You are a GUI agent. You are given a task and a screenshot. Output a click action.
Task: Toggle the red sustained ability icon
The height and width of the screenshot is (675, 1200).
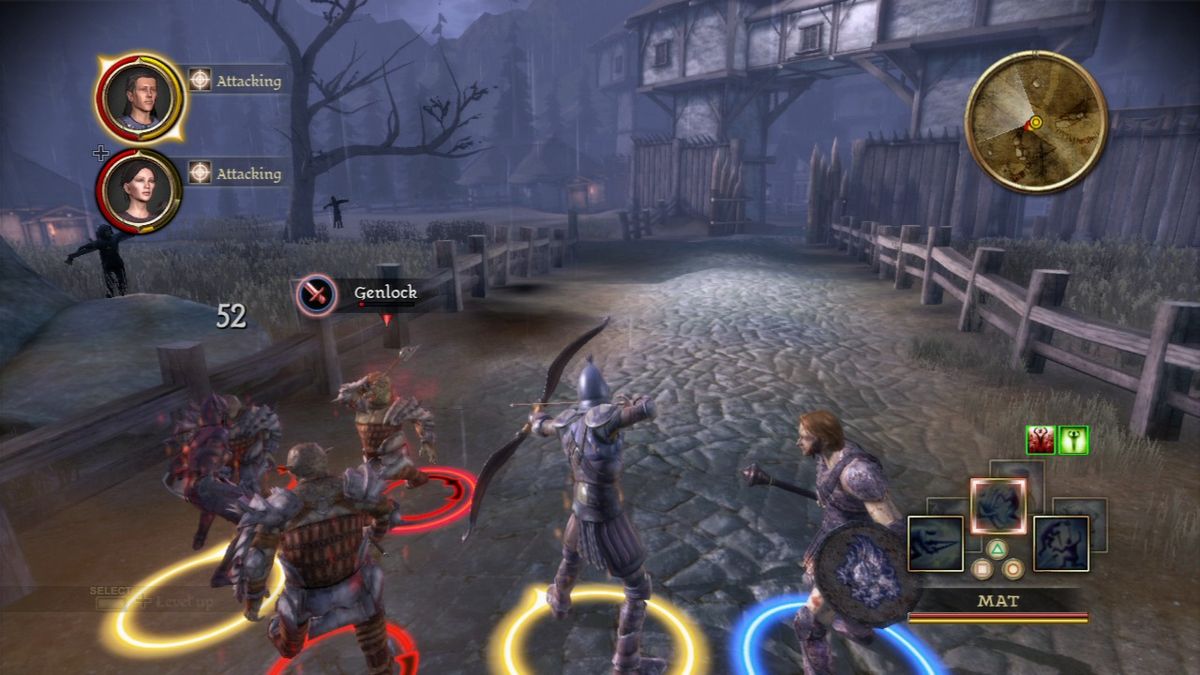click(1041, 440)
